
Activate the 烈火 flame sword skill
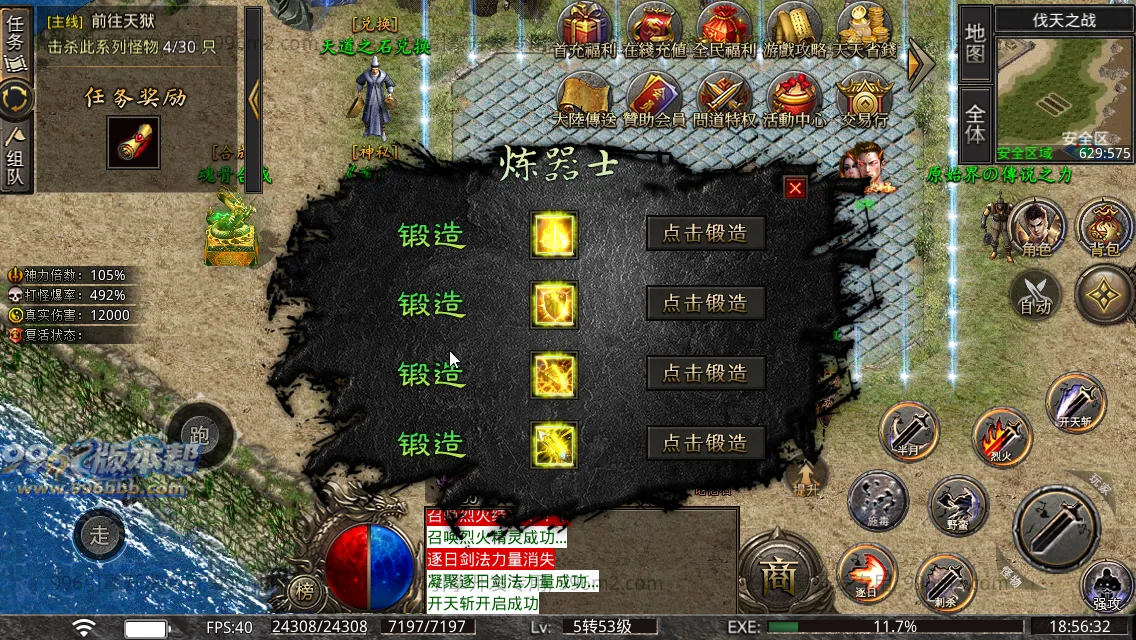[1002, 437]
